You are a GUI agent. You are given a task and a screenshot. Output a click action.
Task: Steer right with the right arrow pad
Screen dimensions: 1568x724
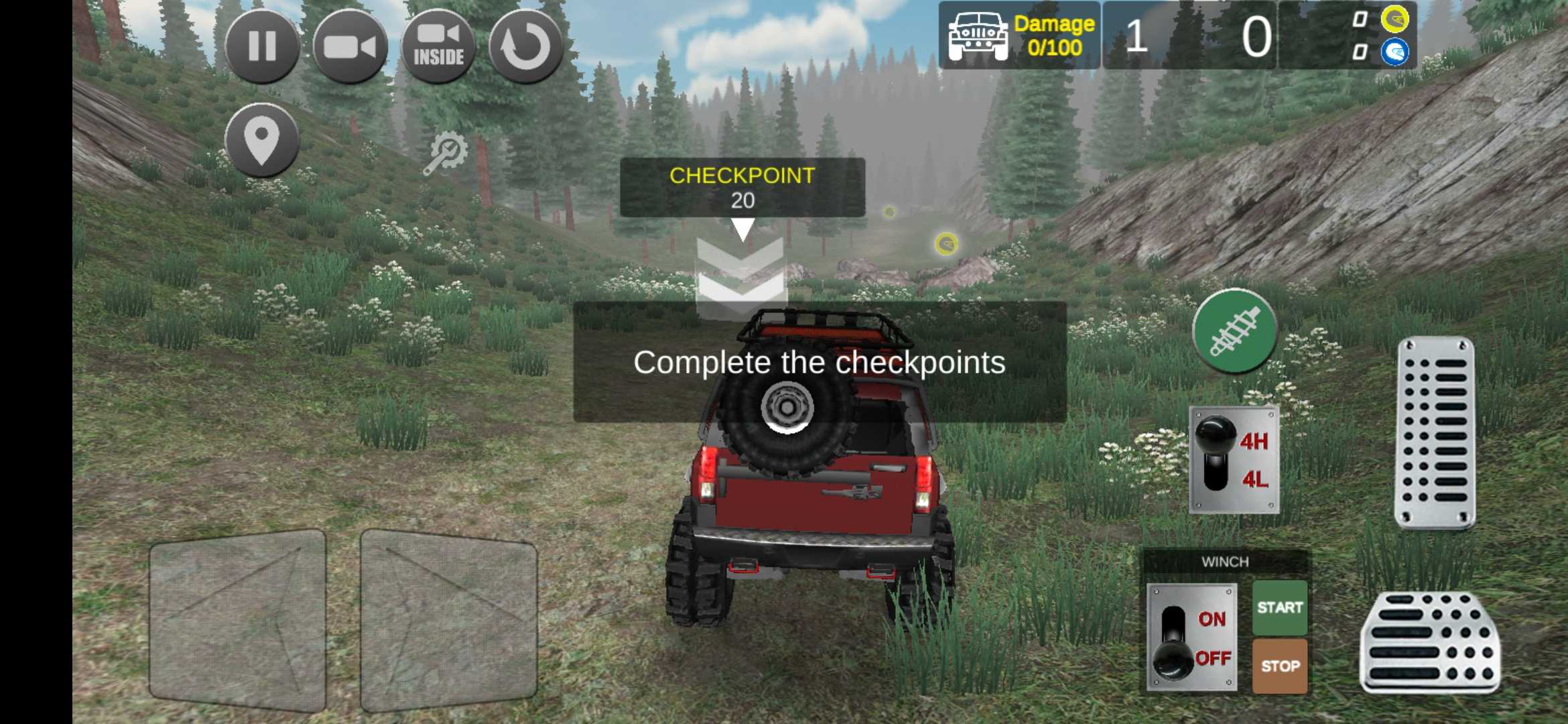pyautogui.click(x=449, y=620)
